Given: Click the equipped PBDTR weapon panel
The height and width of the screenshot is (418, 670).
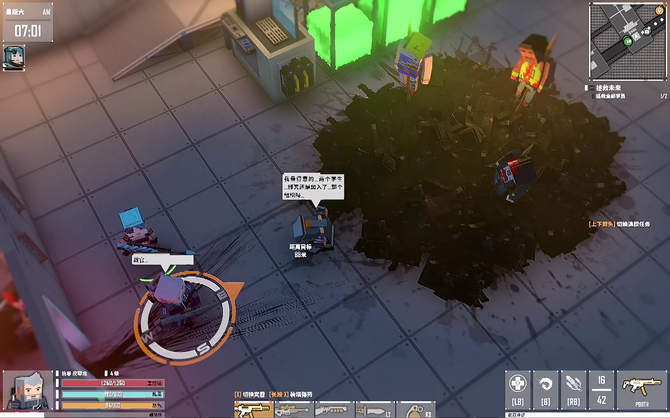Looking at the screenshot, I should click(x=638, y=388).
